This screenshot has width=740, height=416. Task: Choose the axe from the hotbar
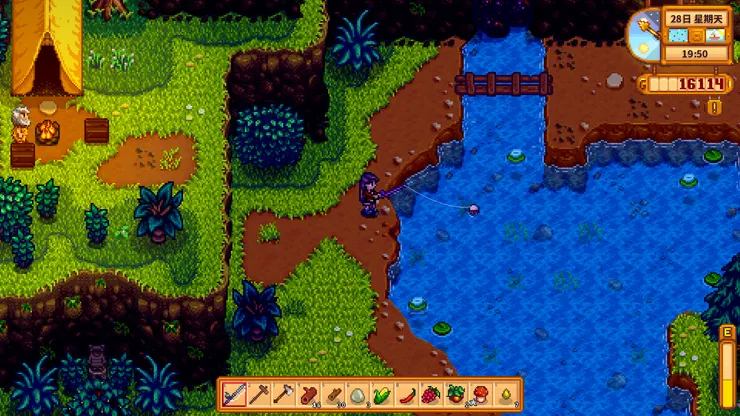[x=284, y=394]
